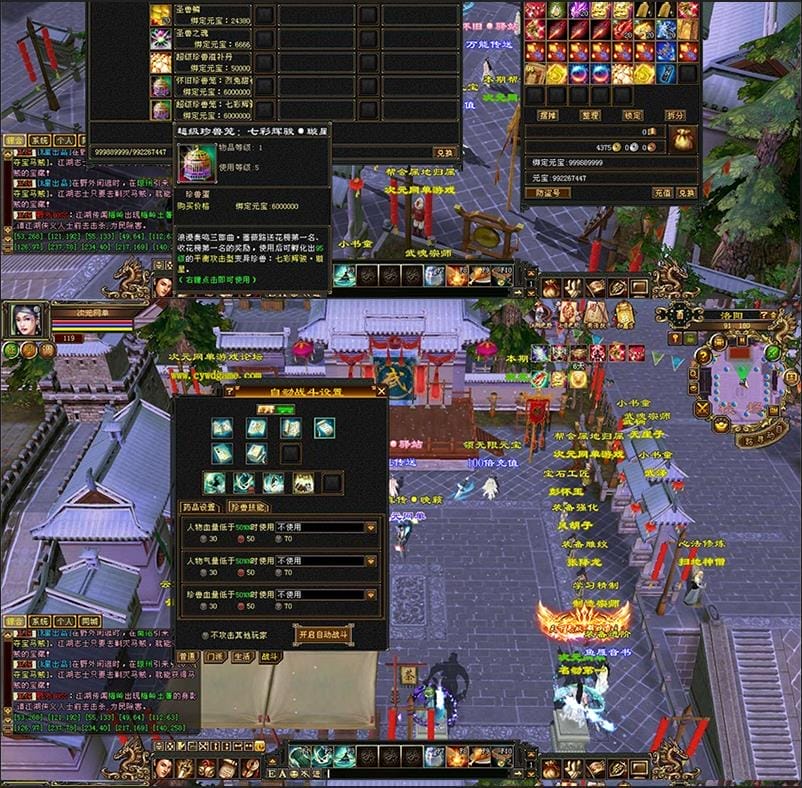The image size is (802, 788).
Task: Expand the 人物气量 potion dropdown
Action: click(x=371, y=561)
